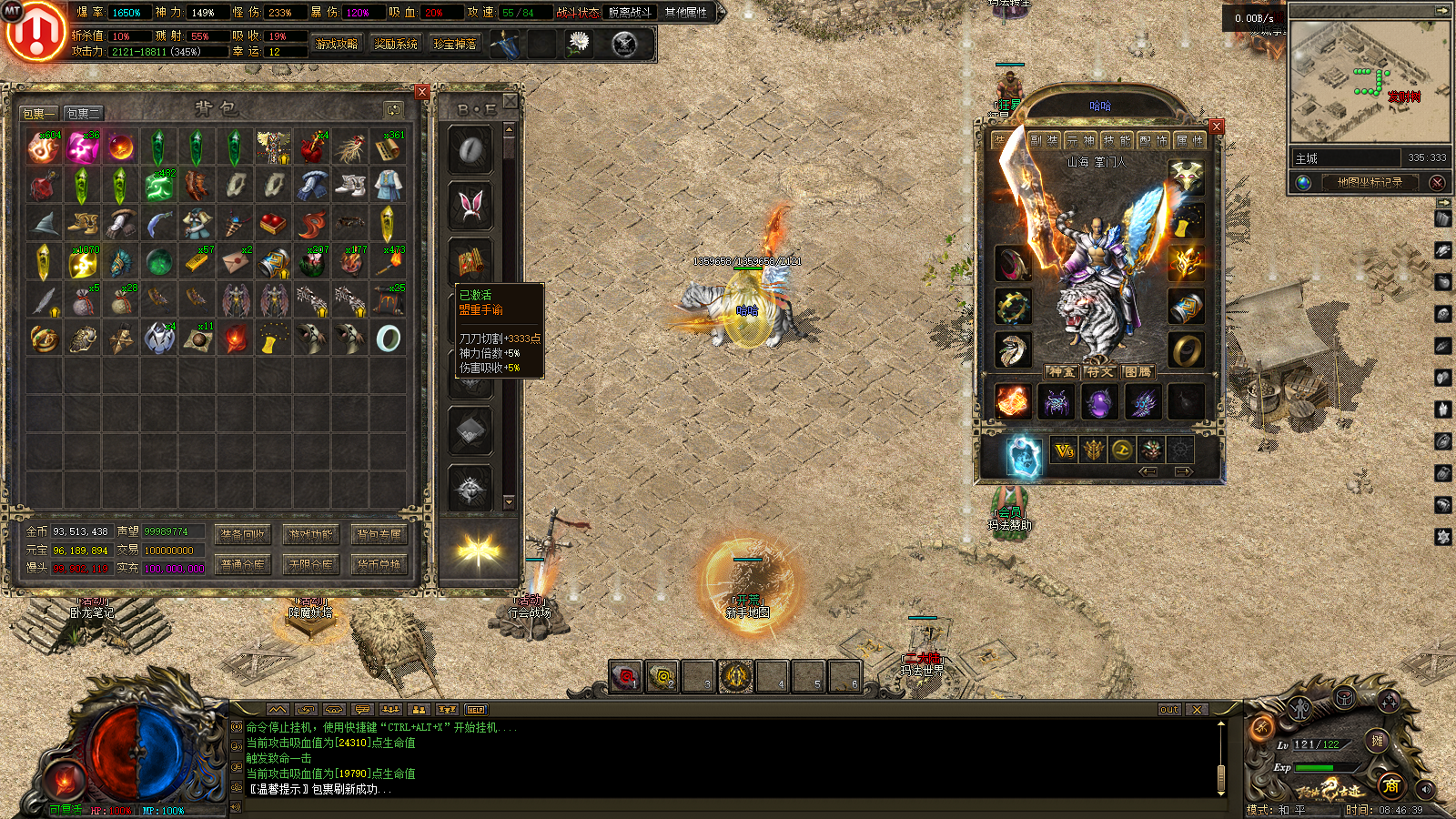The width and height of the screenshot is (1456, 819).
Task: Close the backpack window
Action: click(421, 92)
